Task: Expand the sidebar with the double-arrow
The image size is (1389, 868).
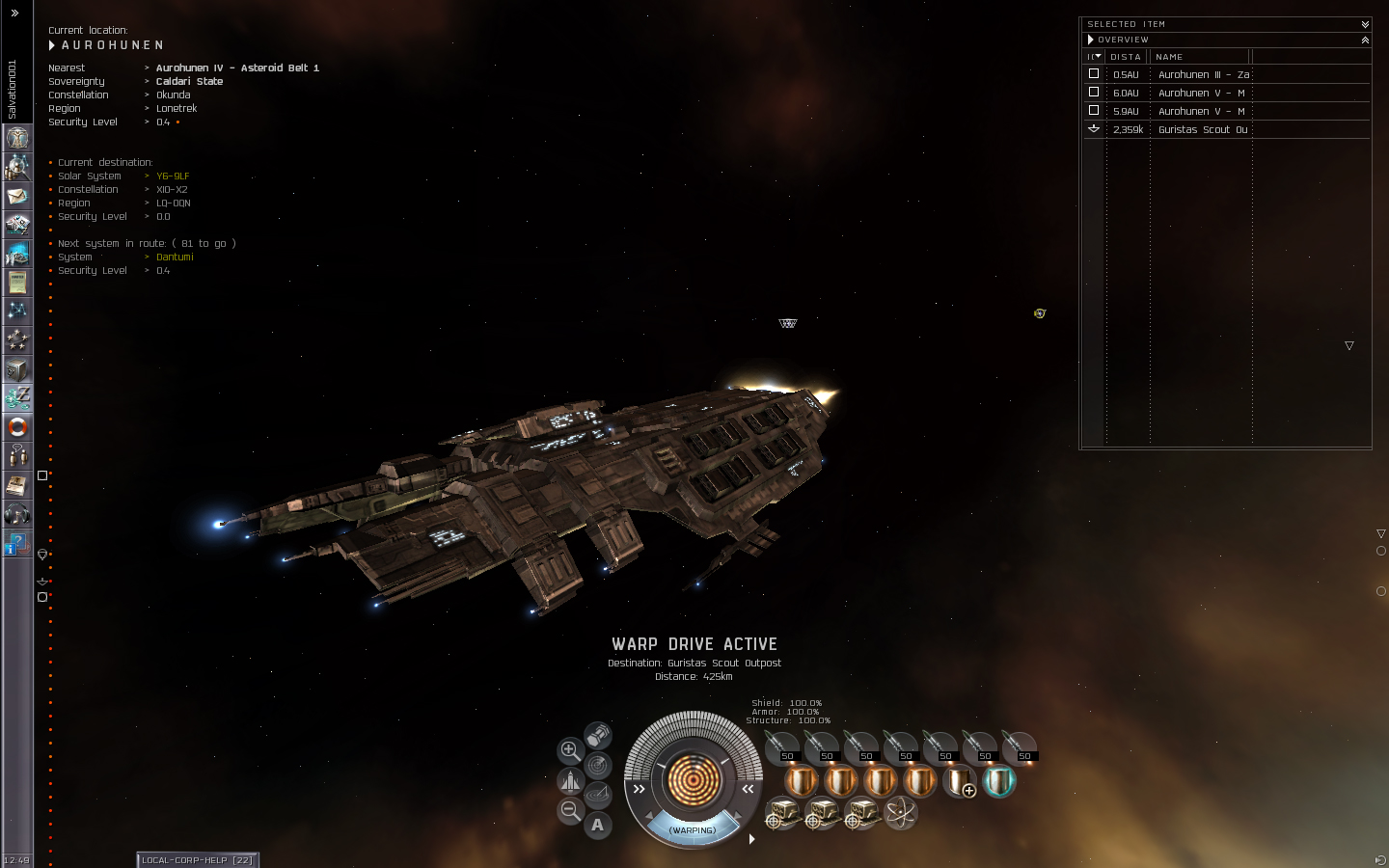Action: tap(14, 14)
